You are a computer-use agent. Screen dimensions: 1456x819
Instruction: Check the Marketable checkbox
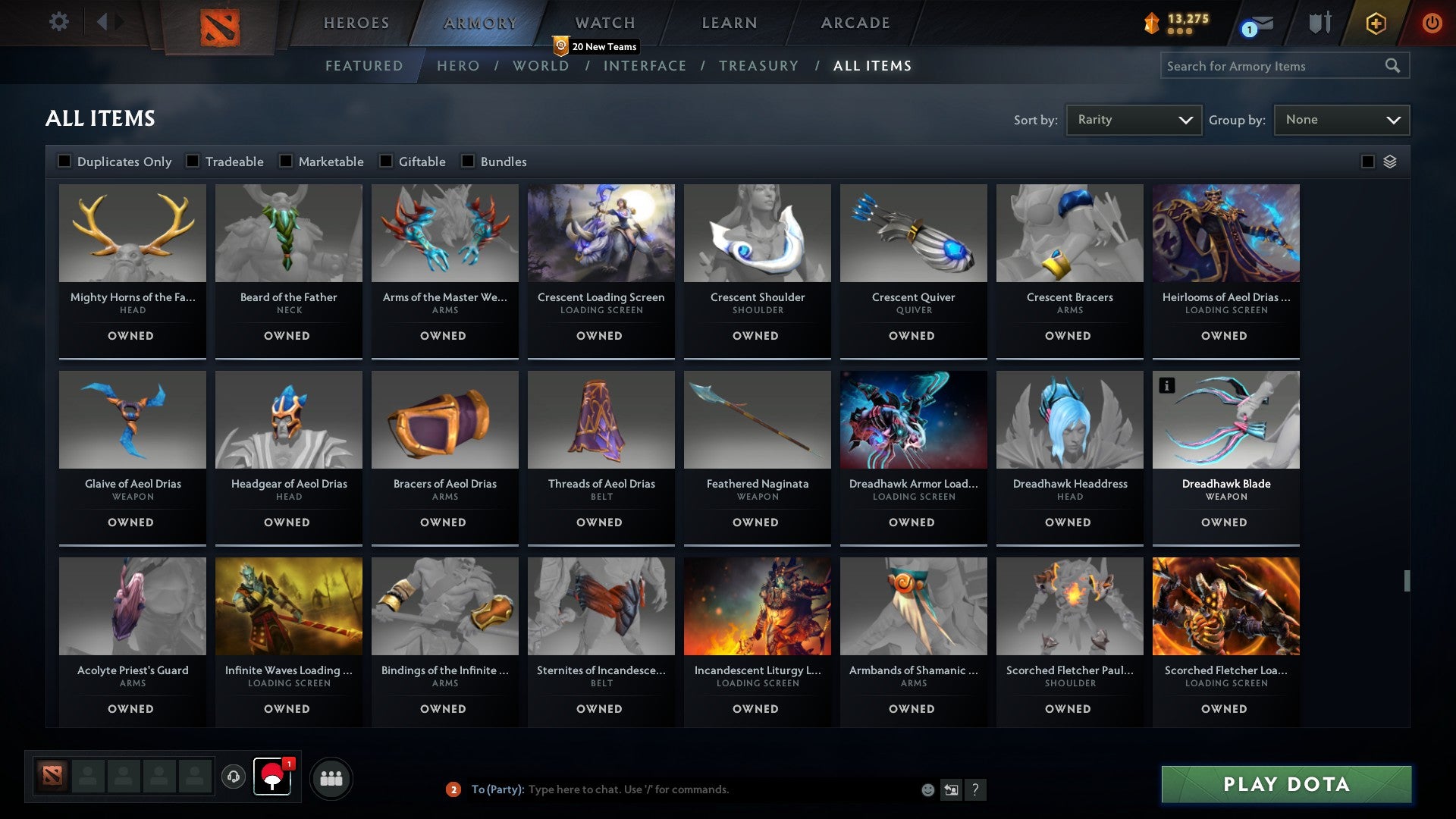[x=285, y=161]
